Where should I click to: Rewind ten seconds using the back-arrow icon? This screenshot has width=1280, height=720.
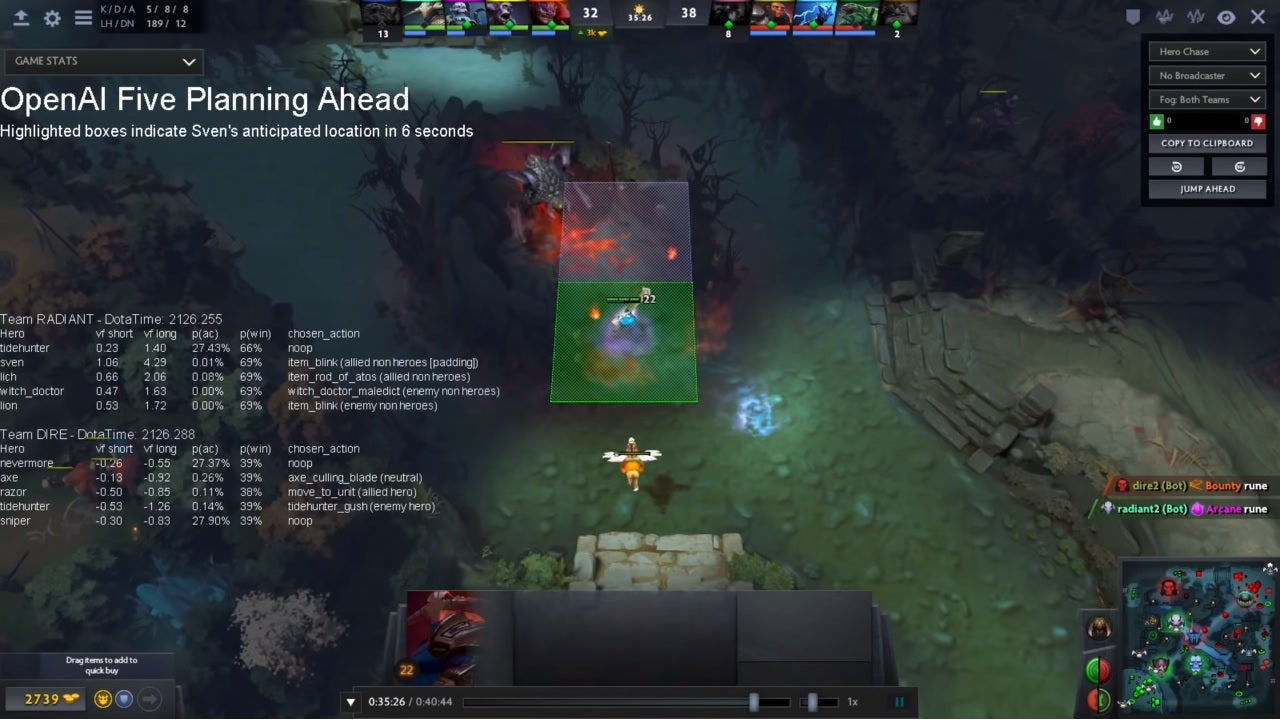click(1176, 166)
